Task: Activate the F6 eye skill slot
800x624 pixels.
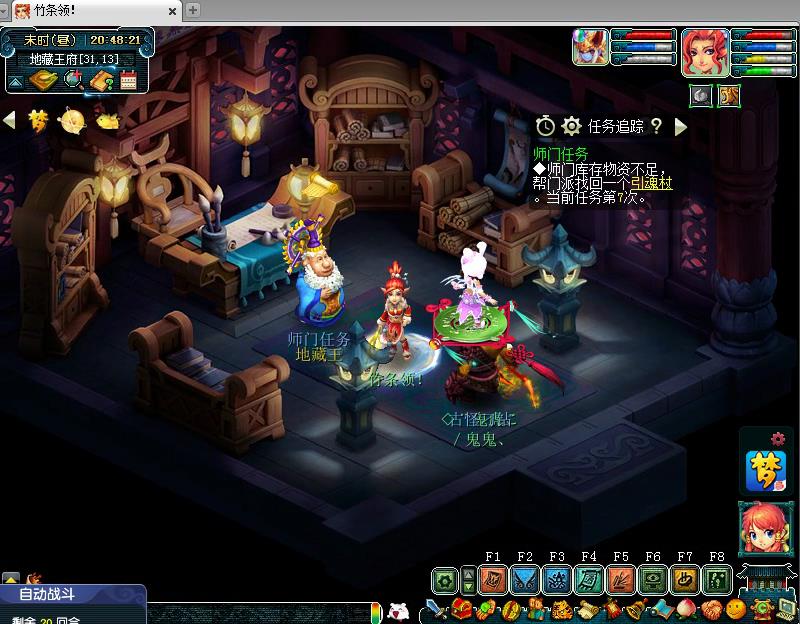Action: 653,580
